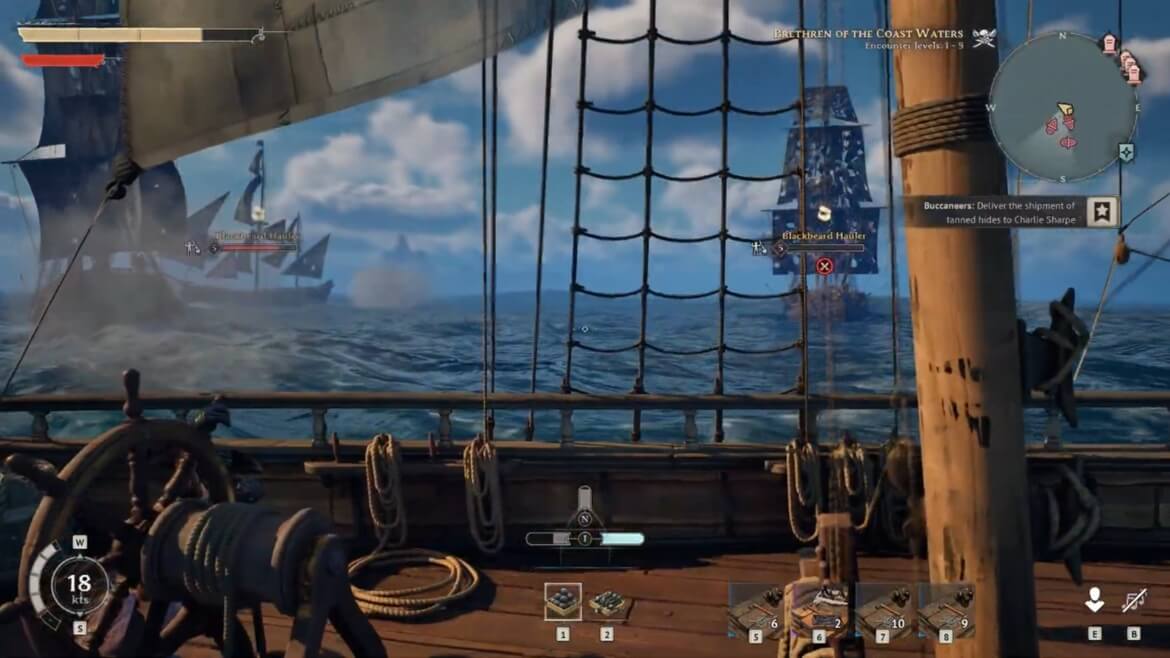
Task: Use the consumable slot holding 10 items
Action: pos(884,609)
